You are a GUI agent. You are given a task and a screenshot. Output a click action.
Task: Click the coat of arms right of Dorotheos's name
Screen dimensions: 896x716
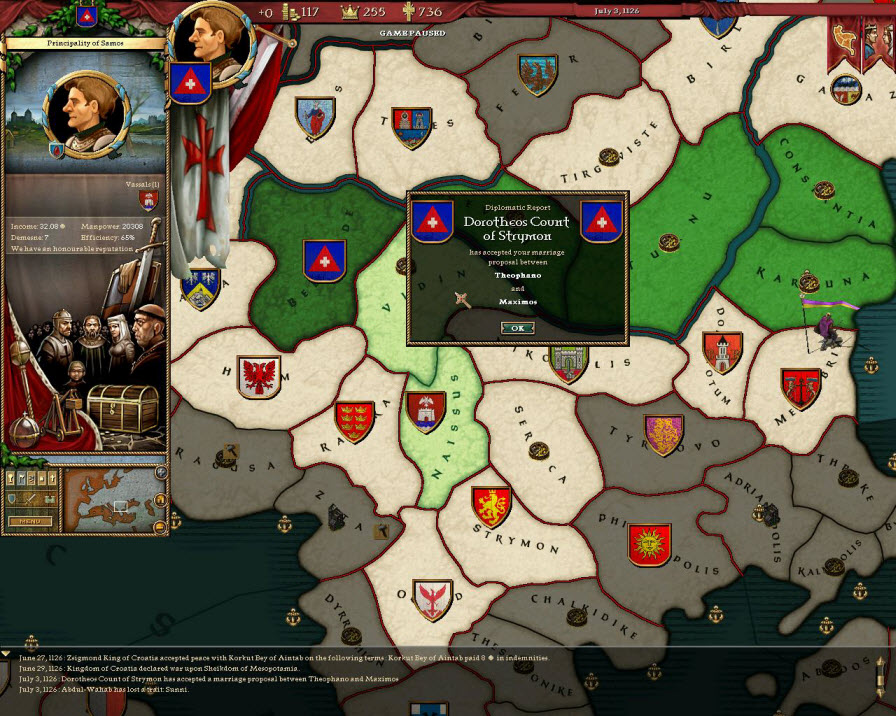click(x=601, y=221)
